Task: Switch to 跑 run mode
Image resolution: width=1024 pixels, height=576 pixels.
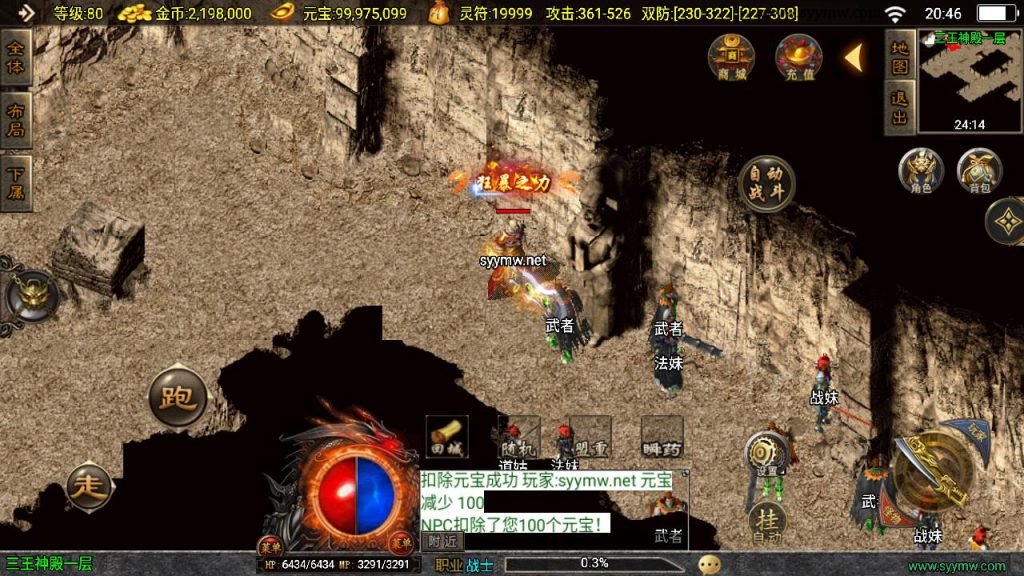Action: coord(178,397)
